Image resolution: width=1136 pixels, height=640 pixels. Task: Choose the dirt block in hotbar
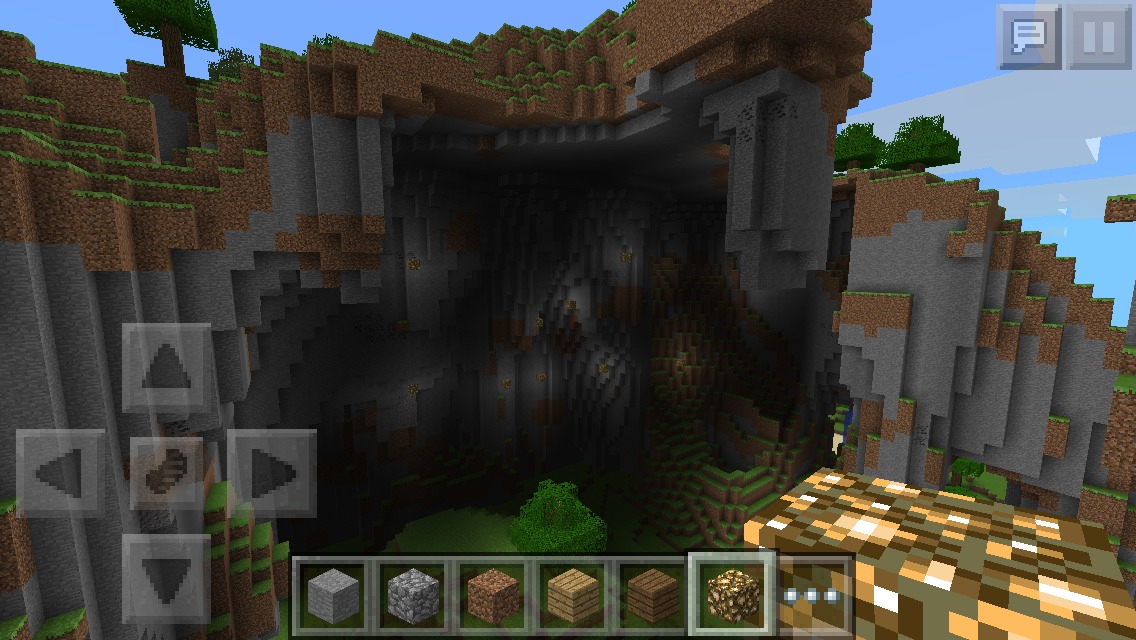pyautogui.click(x=493, y=594)
